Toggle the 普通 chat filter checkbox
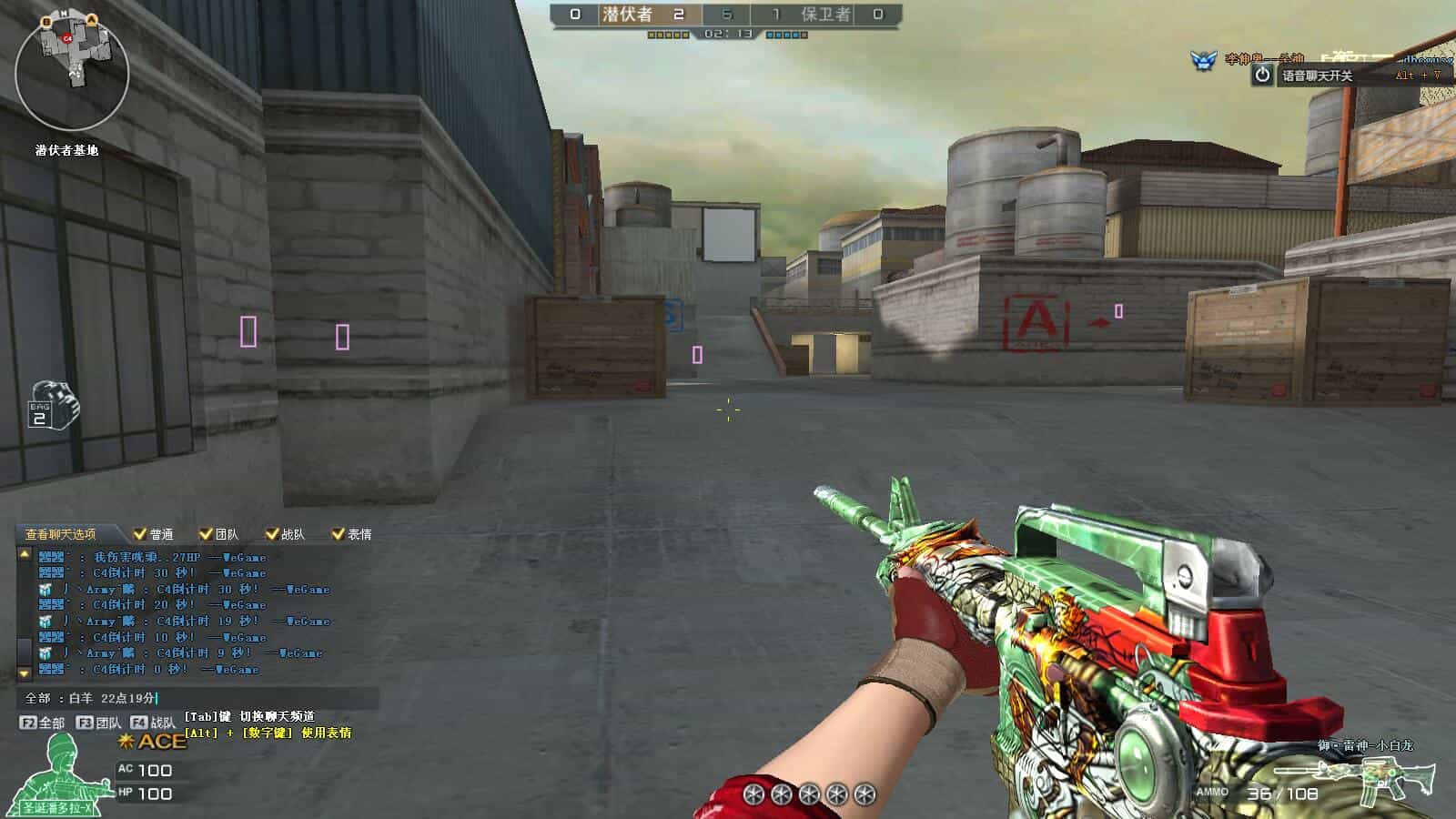Viewport: 1456px width, 819px height. point(140,534)
